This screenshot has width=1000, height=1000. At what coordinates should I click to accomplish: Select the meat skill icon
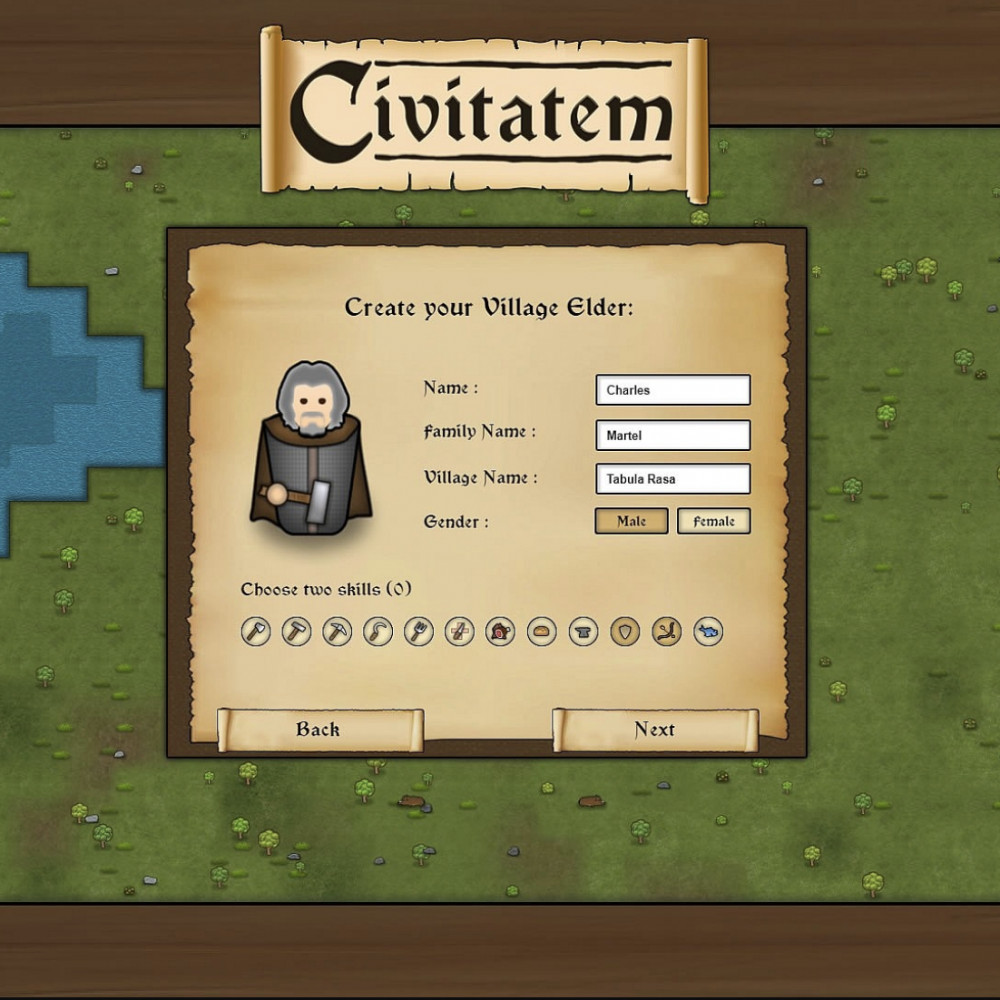click(500, 631)
